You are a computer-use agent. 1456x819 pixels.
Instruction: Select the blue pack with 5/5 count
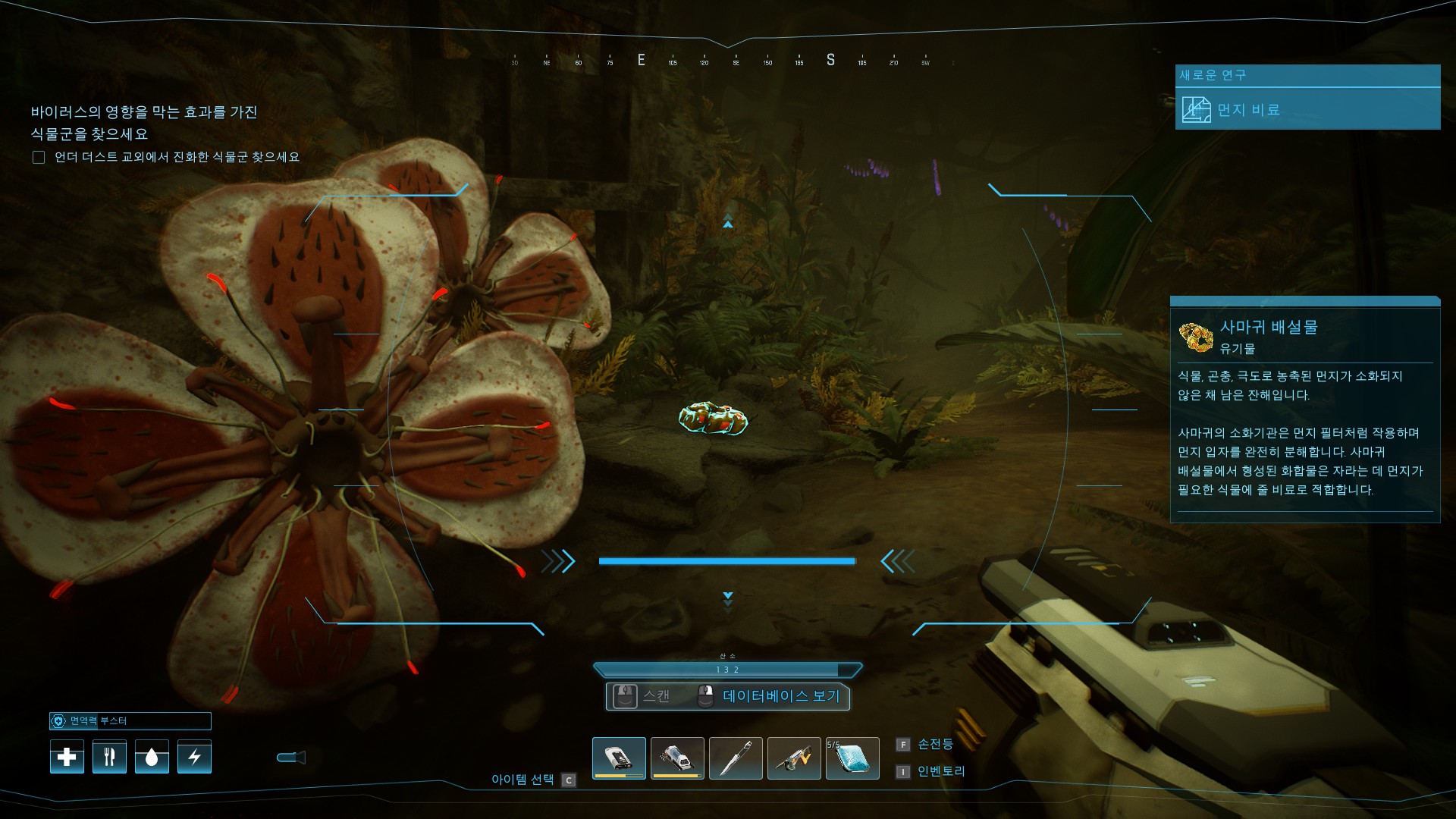852,758
